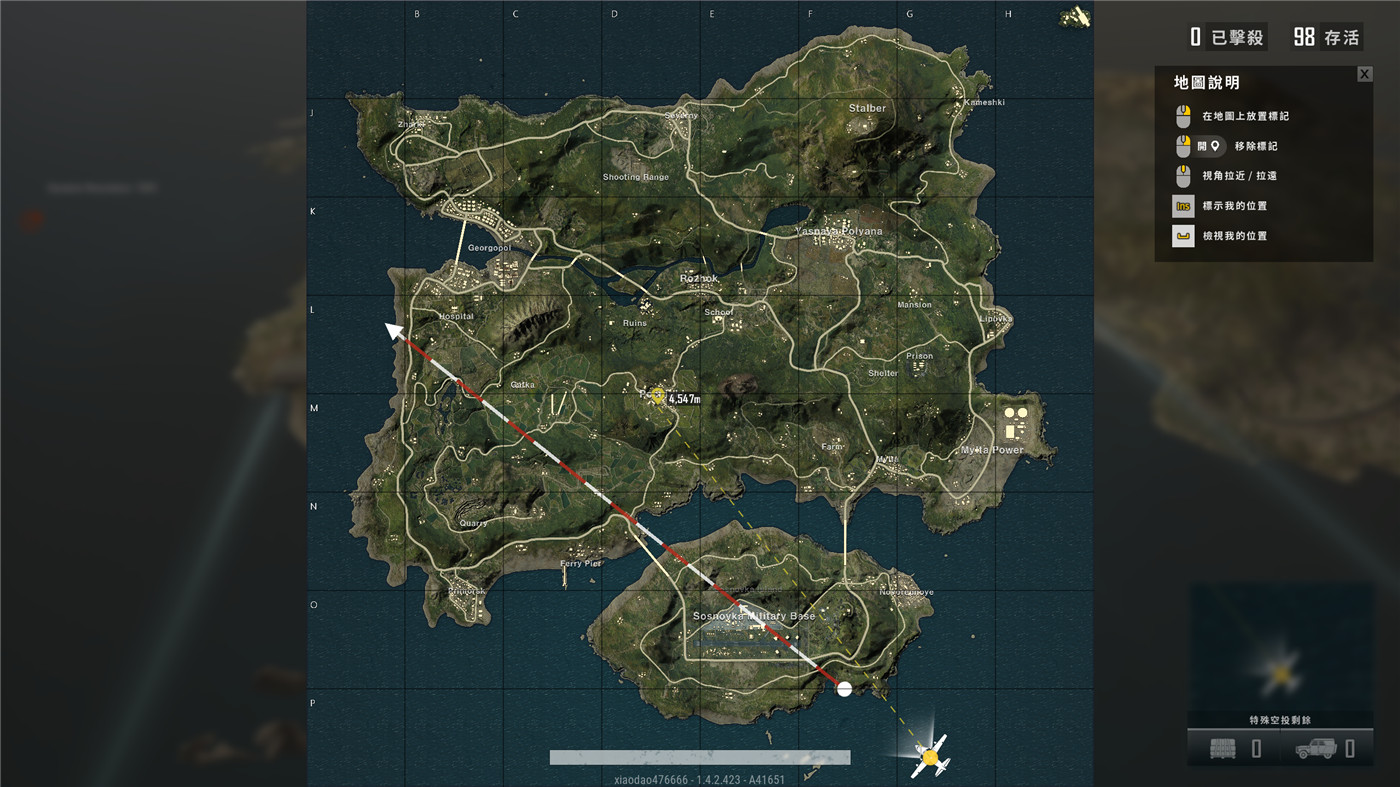Close the map legend panel
Screen dimensions: 1400x787
click(1364, 74)
